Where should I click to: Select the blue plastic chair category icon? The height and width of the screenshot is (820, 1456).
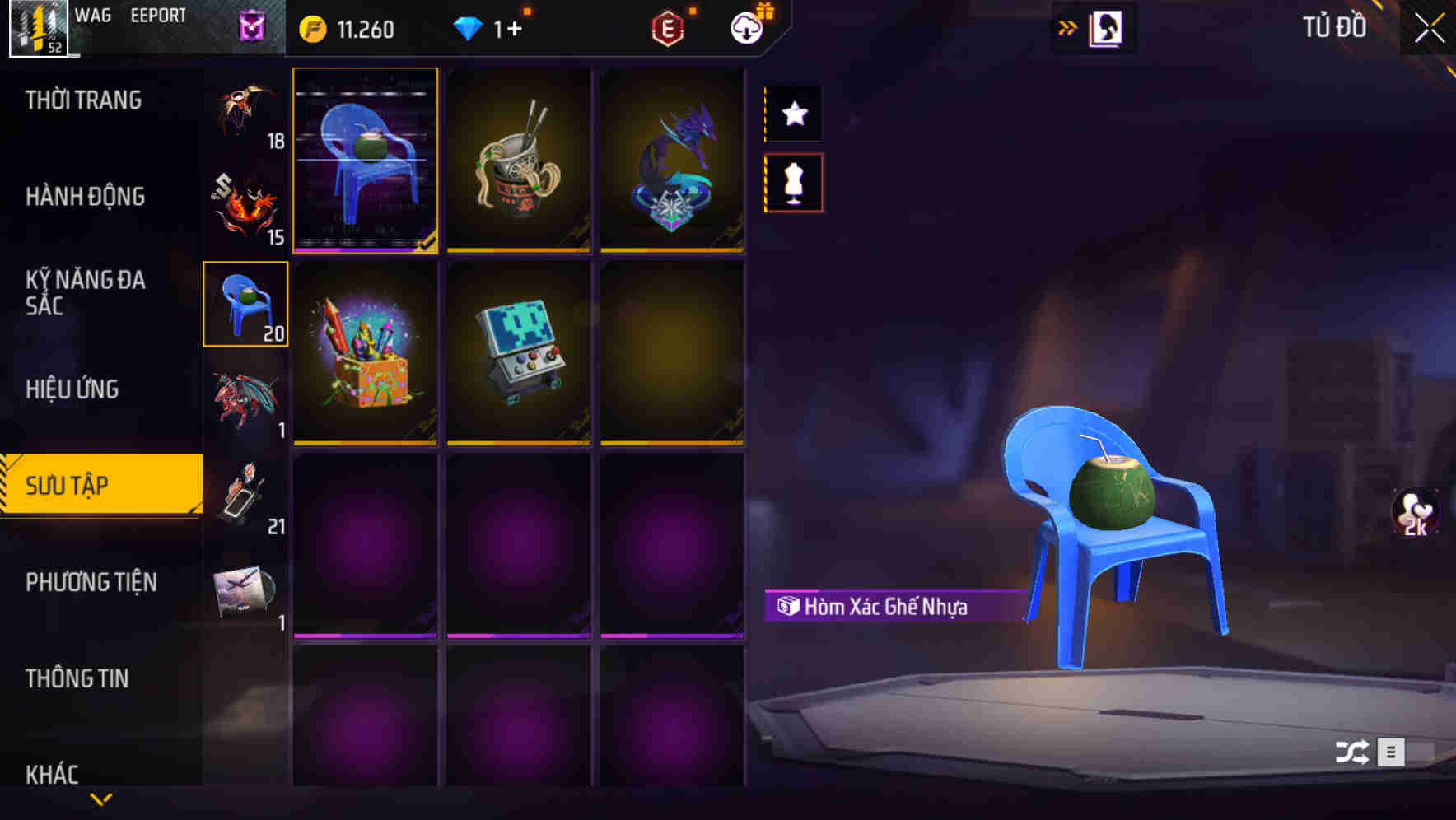pos(245,305)
